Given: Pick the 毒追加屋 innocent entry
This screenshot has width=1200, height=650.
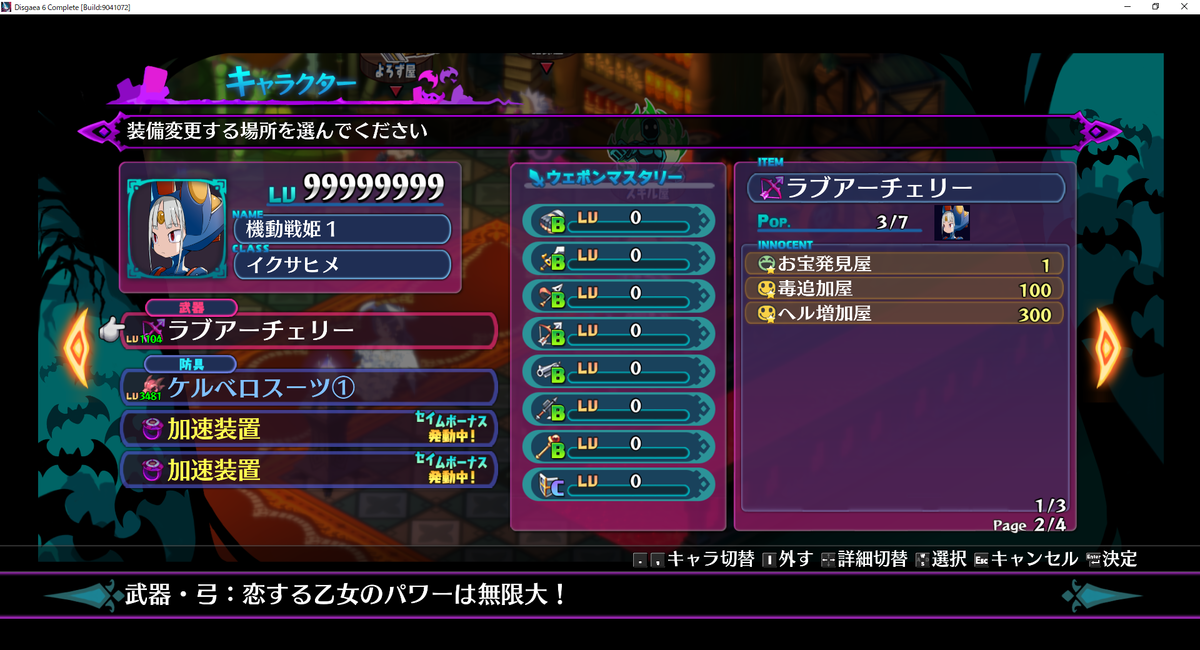Looking at the screenshot, I should [x=904, y=290].
